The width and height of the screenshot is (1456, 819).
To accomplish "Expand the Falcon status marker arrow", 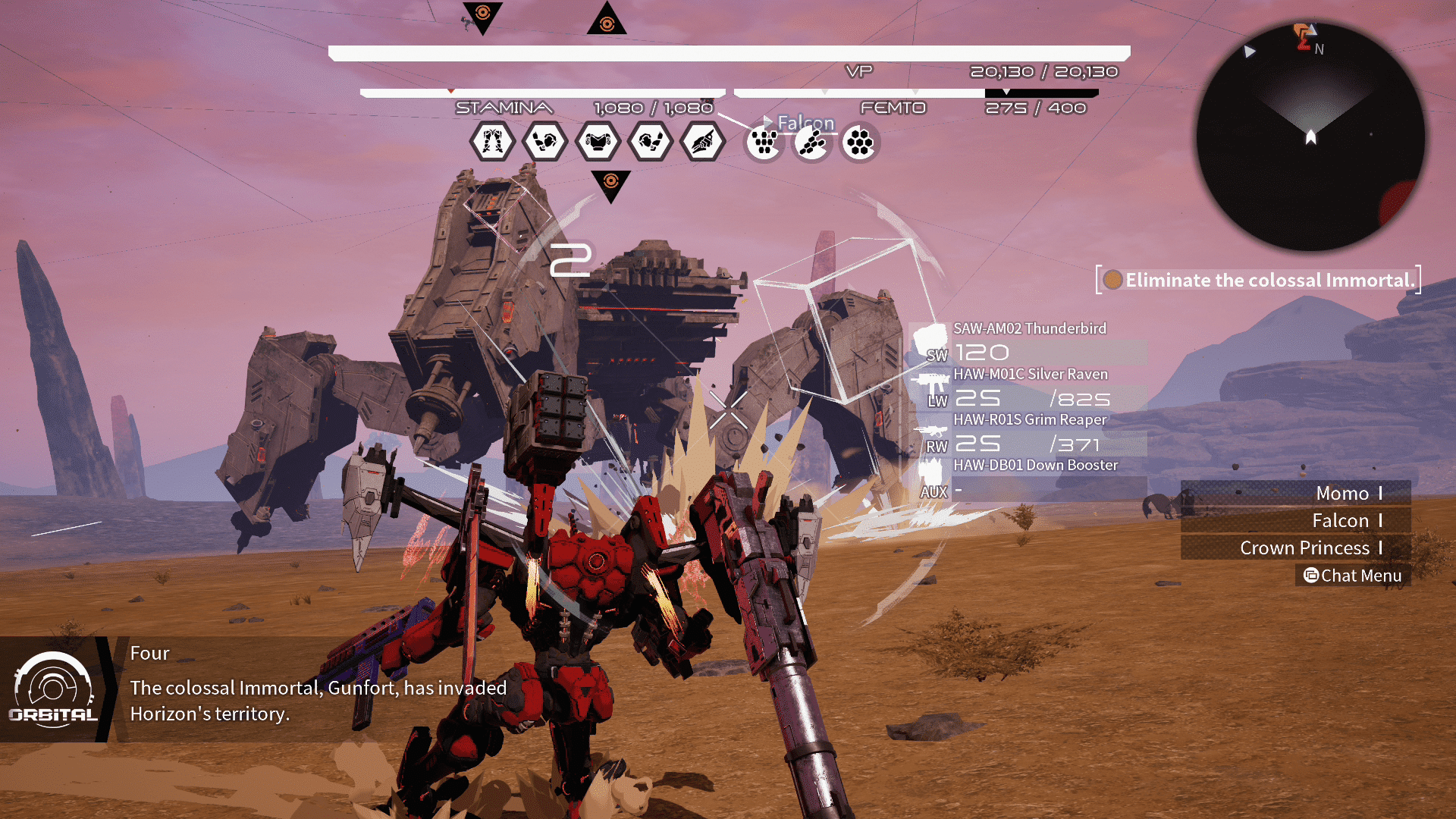I will point(768,121).
